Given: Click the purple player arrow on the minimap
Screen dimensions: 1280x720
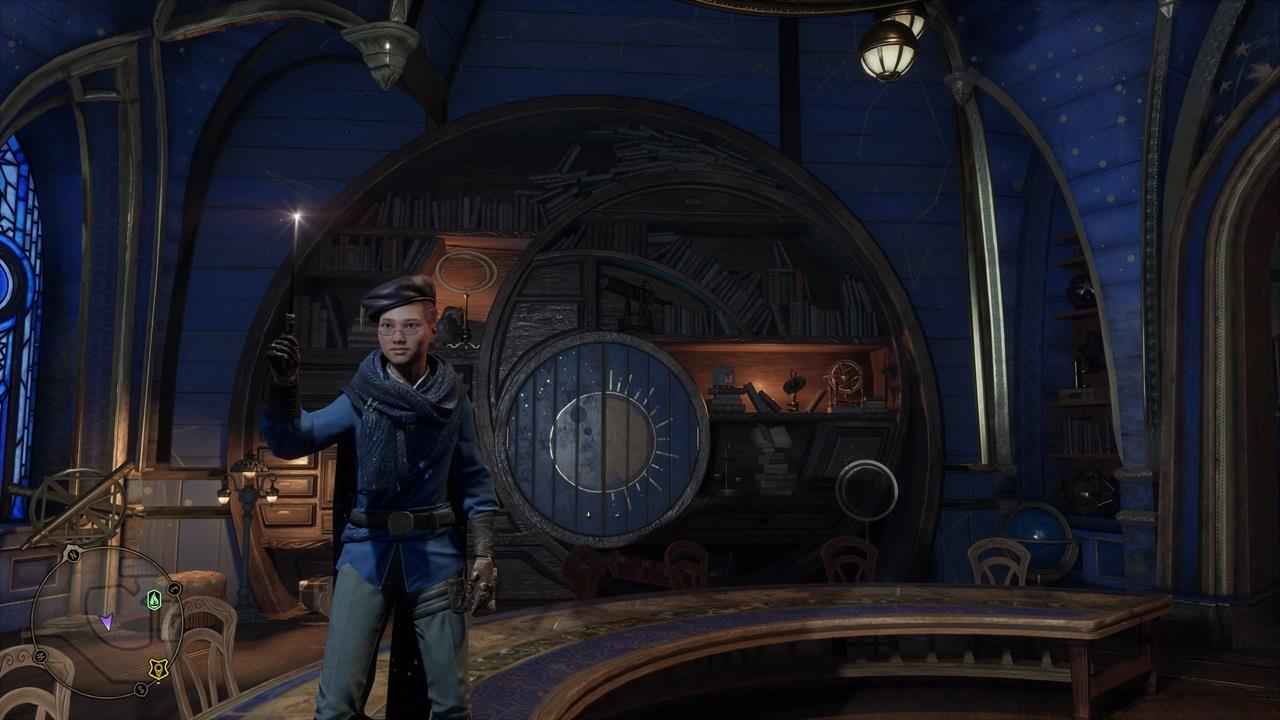Looking at the screenshot, I should pyautogui.click(x=107, y=623).
